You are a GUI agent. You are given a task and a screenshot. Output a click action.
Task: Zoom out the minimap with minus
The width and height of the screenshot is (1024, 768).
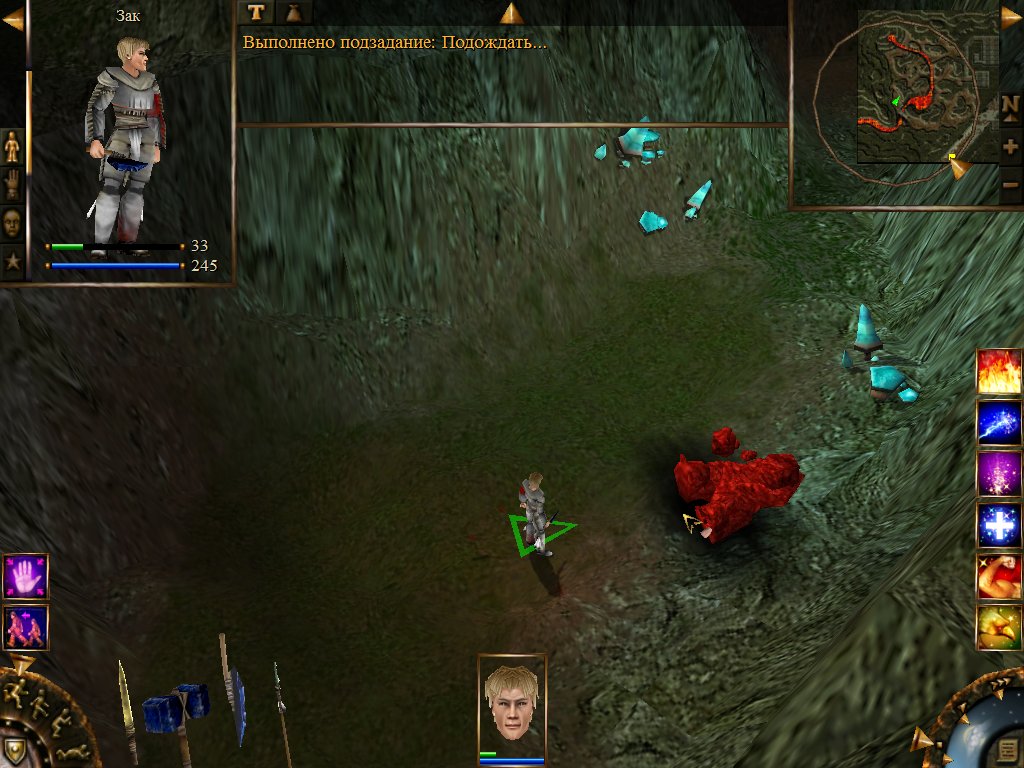tap(1010, 184)
